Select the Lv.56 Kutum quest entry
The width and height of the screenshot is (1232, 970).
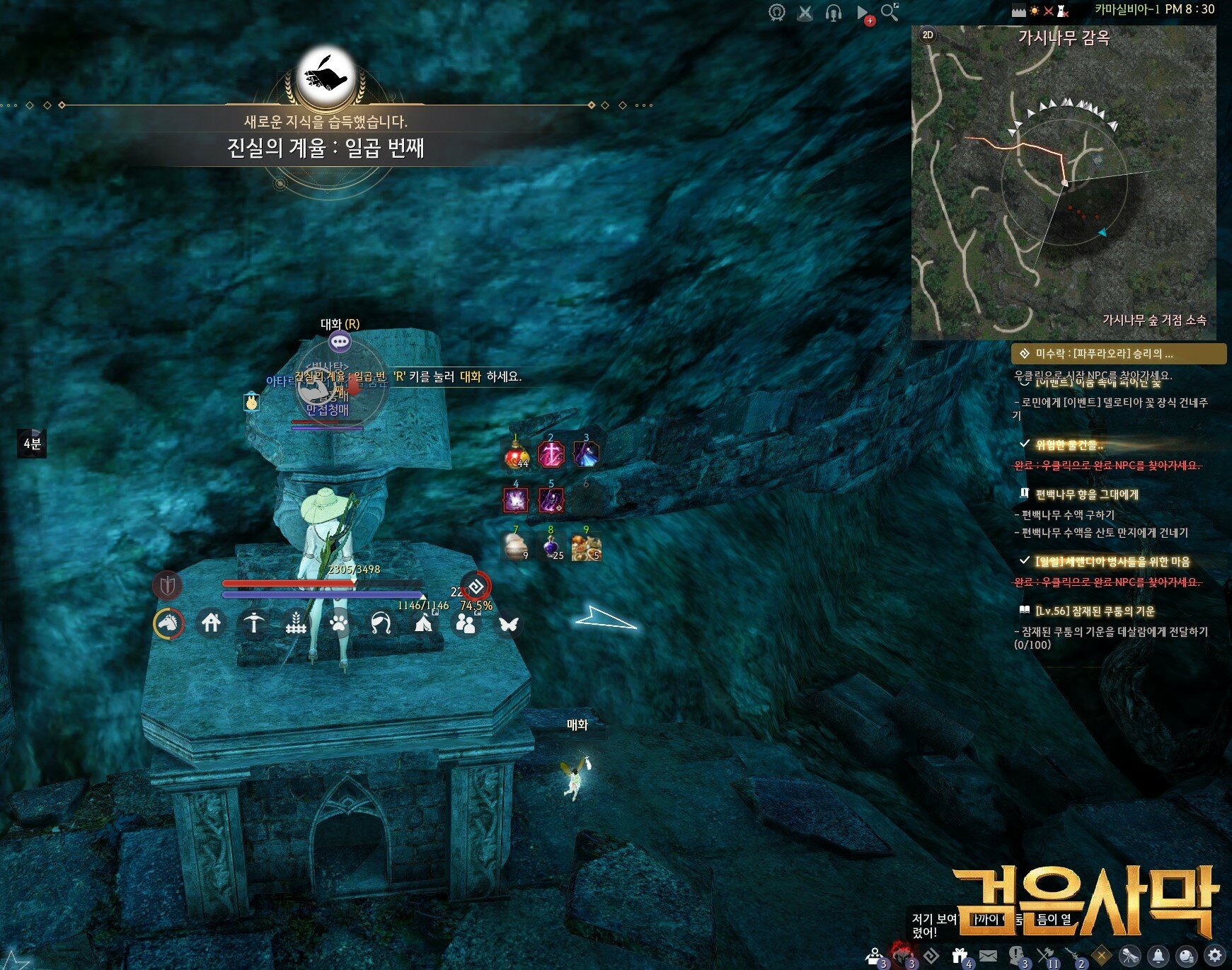(x=1094, y=611)
